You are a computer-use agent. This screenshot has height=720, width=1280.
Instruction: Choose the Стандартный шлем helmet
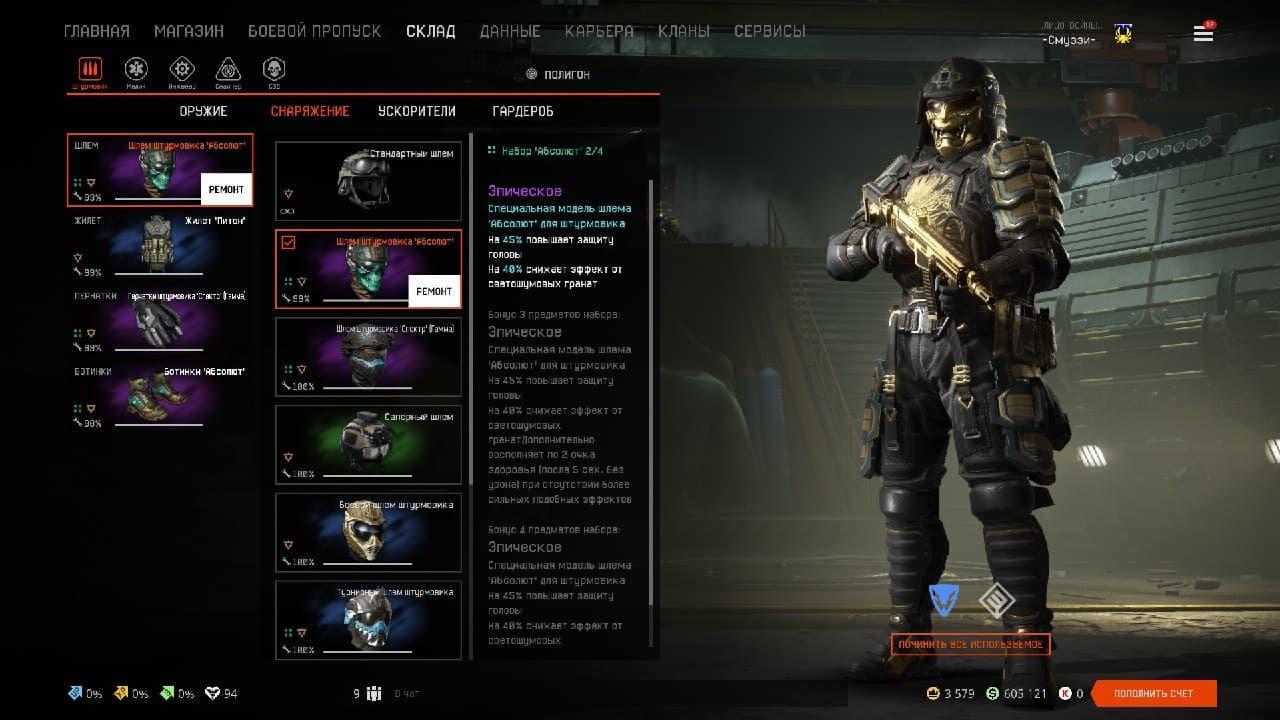[368, 180]
